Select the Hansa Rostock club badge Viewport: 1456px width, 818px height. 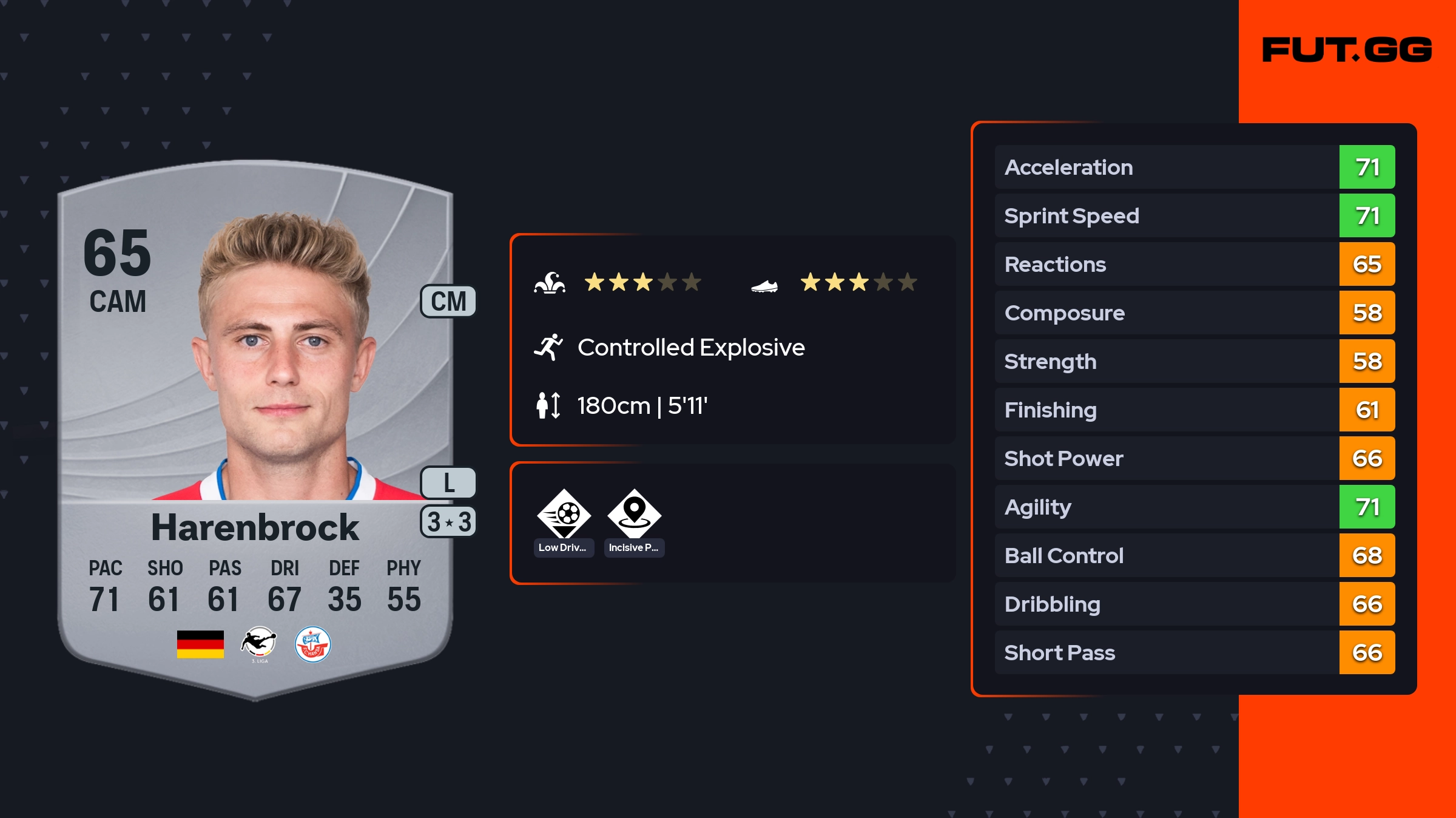coord(312,644)
